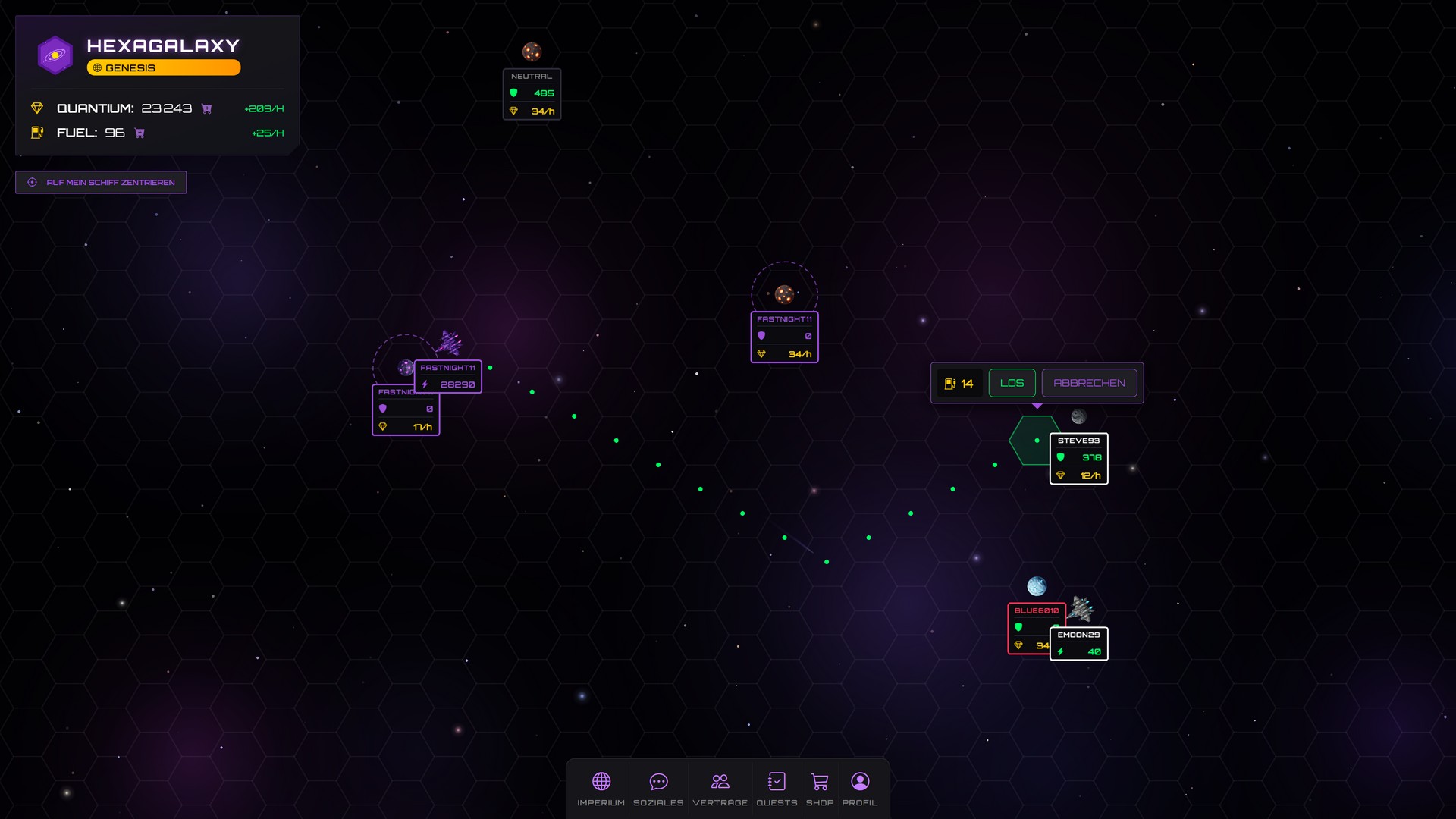Open Steve93's planet info card
Image resolution: width=1456 pixels, height=819 pixels.
[x=1078, y=458]
